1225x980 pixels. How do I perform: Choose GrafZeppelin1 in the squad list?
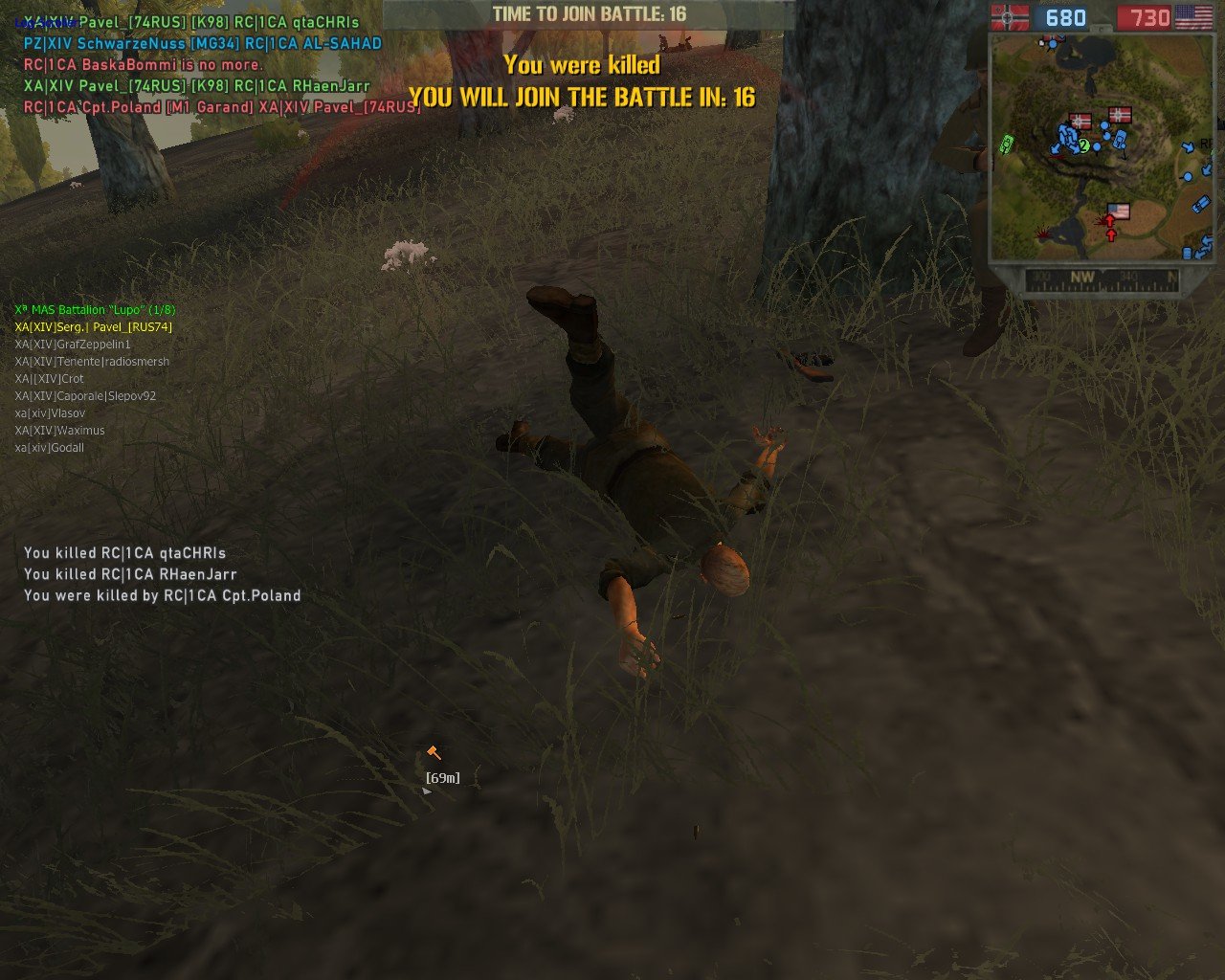pyautogui.click(x=73, y=345)
